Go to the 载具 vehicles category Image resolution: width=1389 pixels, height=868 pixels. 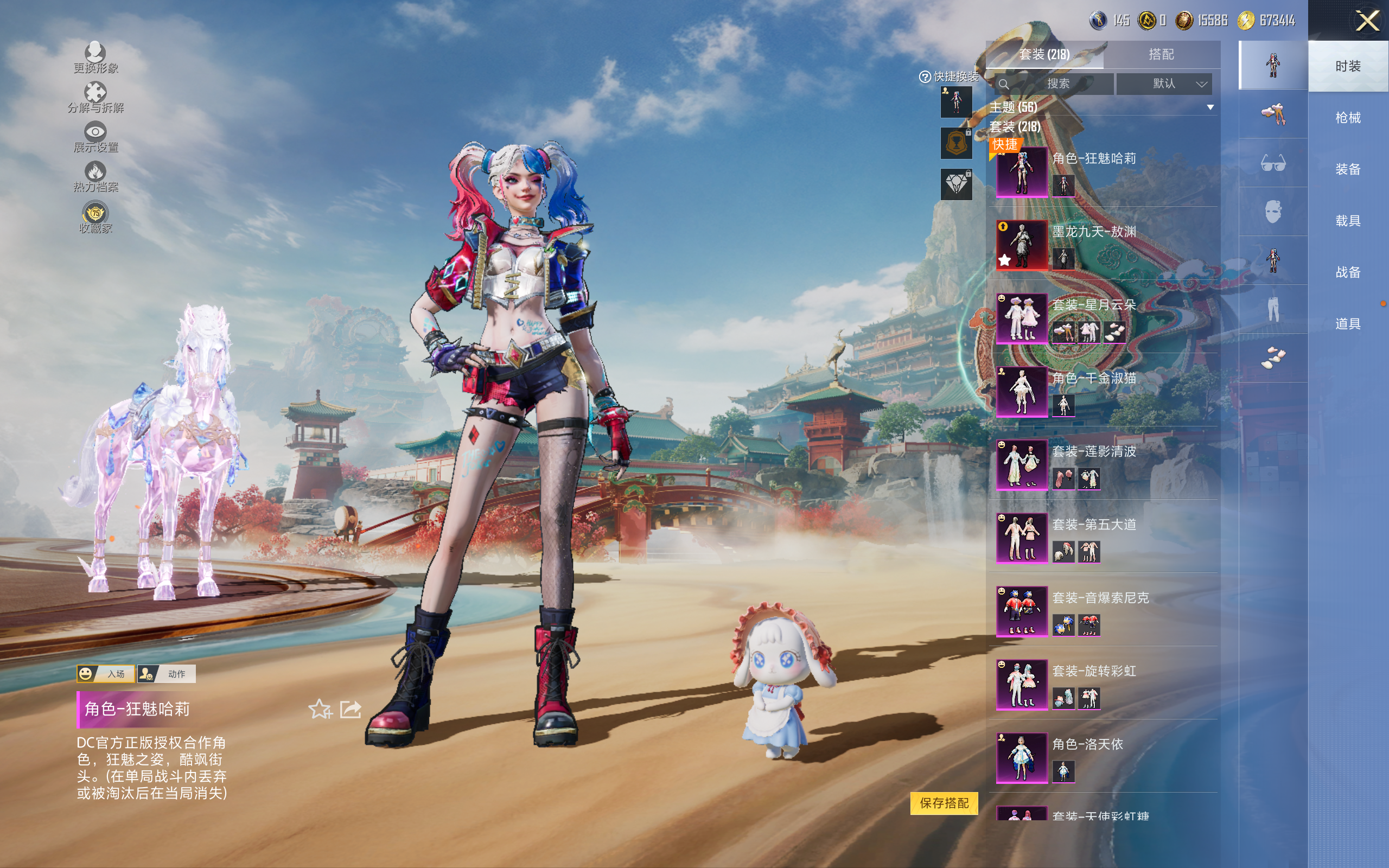click(1348, 221)
